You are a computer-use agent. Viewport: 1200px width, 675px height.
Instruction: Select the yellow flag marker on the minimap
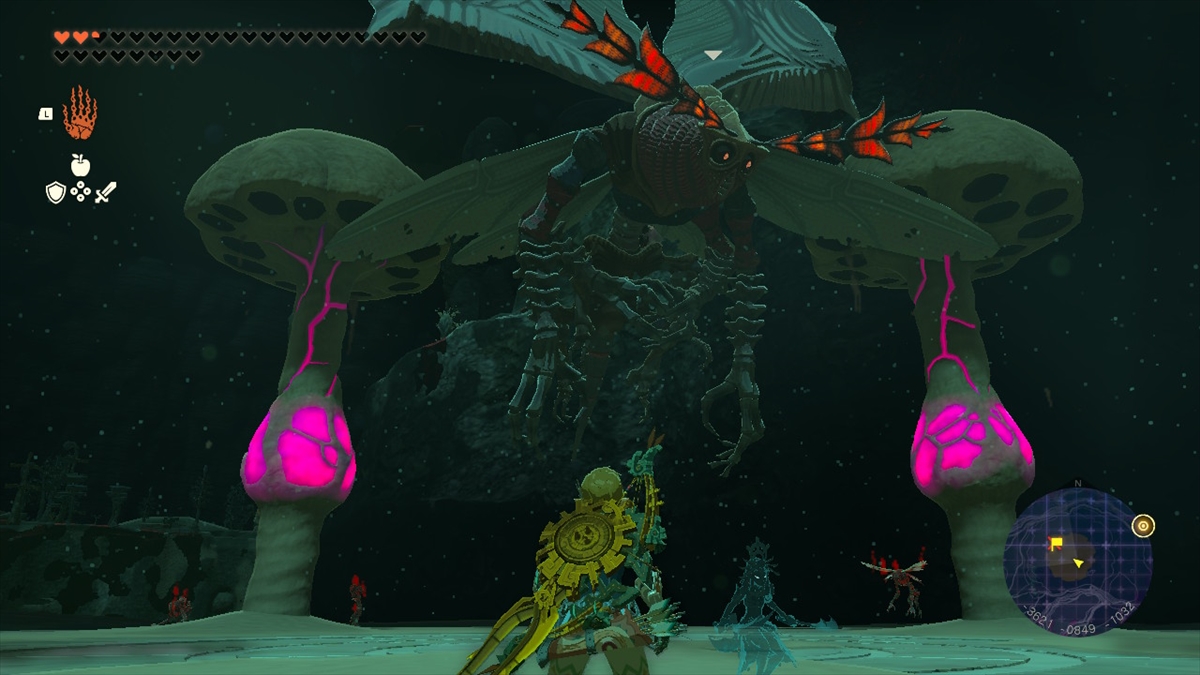click(1055, 544)
